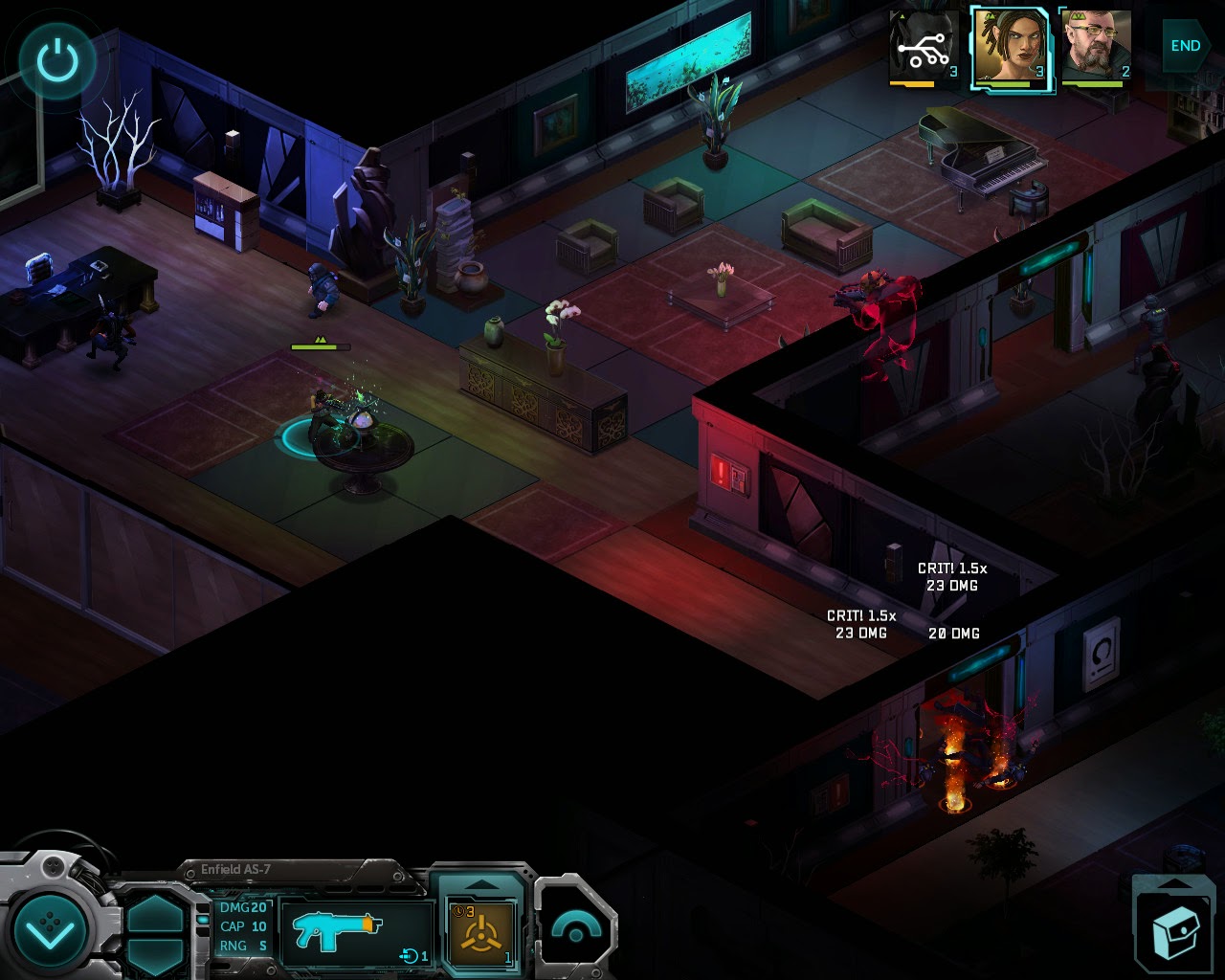
Task: Select the bearded man with glasses portrait
Action: click(x=1097, y=48)
